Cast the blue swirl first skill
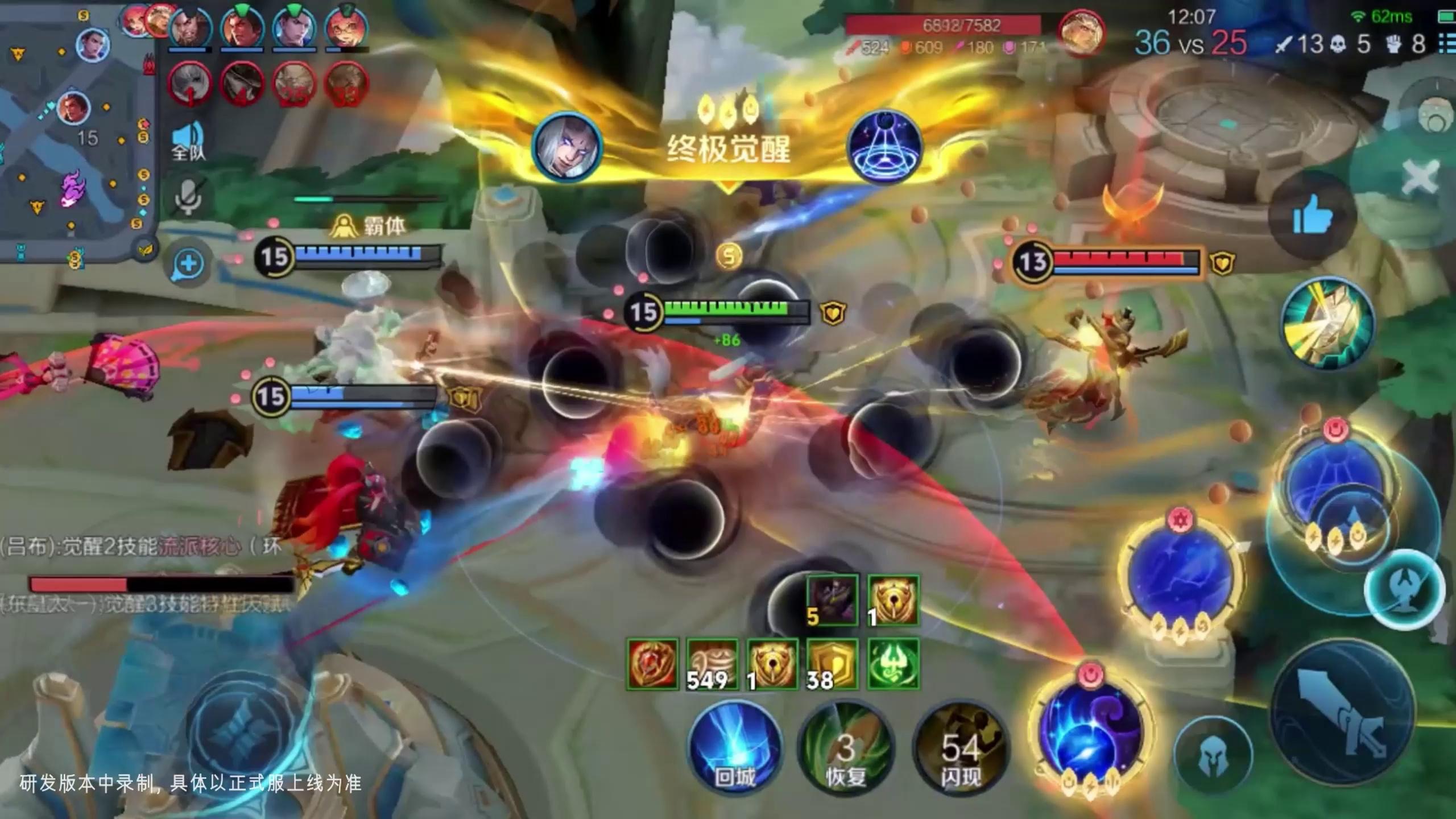 coord(1091,734)
